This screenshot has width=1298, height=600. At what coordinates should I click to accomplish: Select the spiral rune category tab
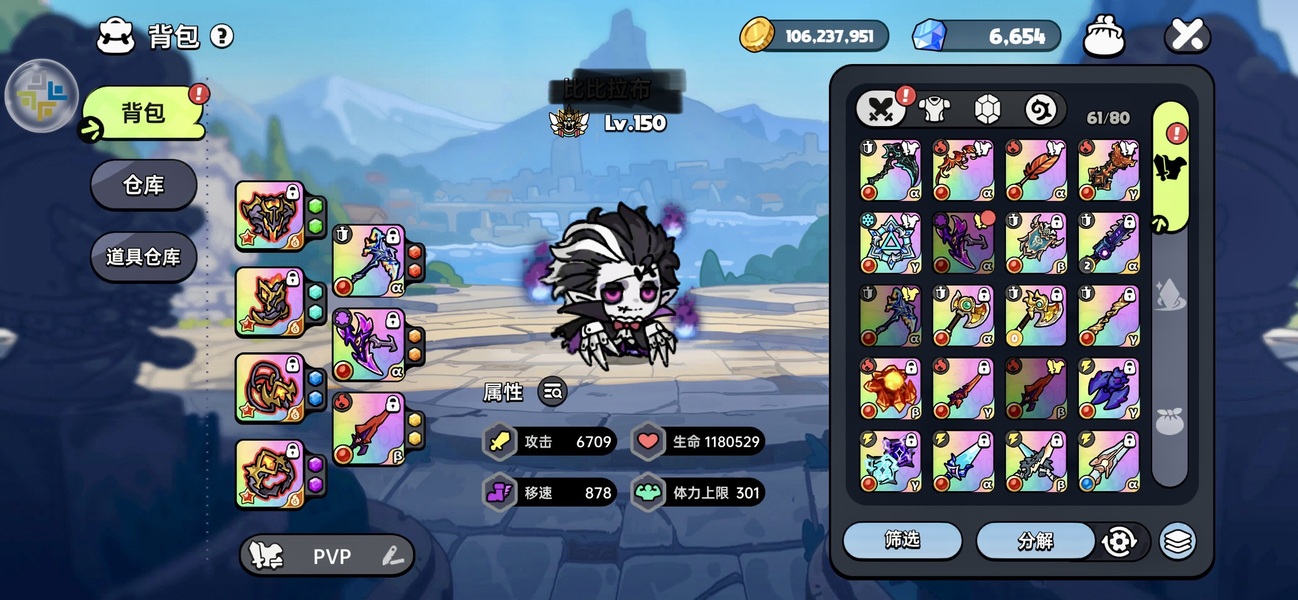point(1041,109)
